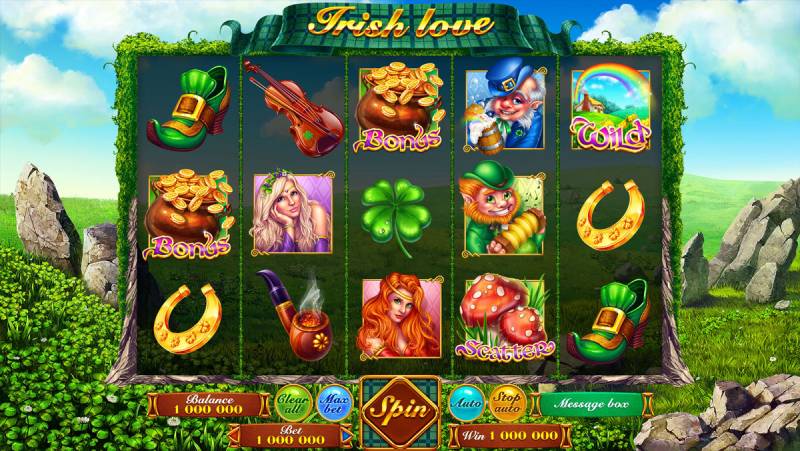Screen dimensions: 800x451
Task: Set the maximum bet with Max bet
Action: pyautogui.click(x=333, y=404)
